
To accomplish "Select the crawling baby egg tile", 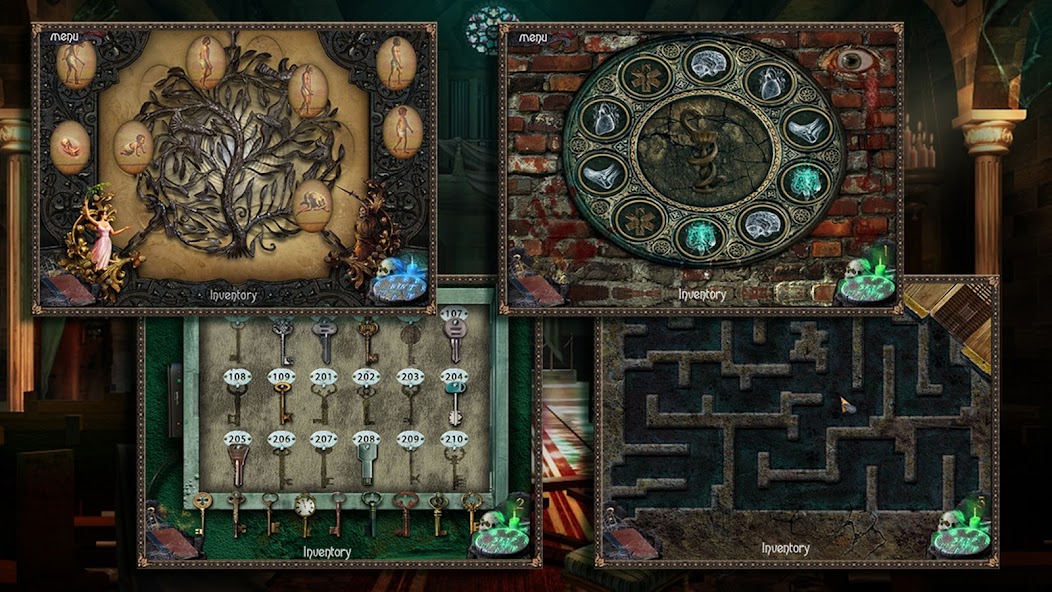I will tap(132, 146).
